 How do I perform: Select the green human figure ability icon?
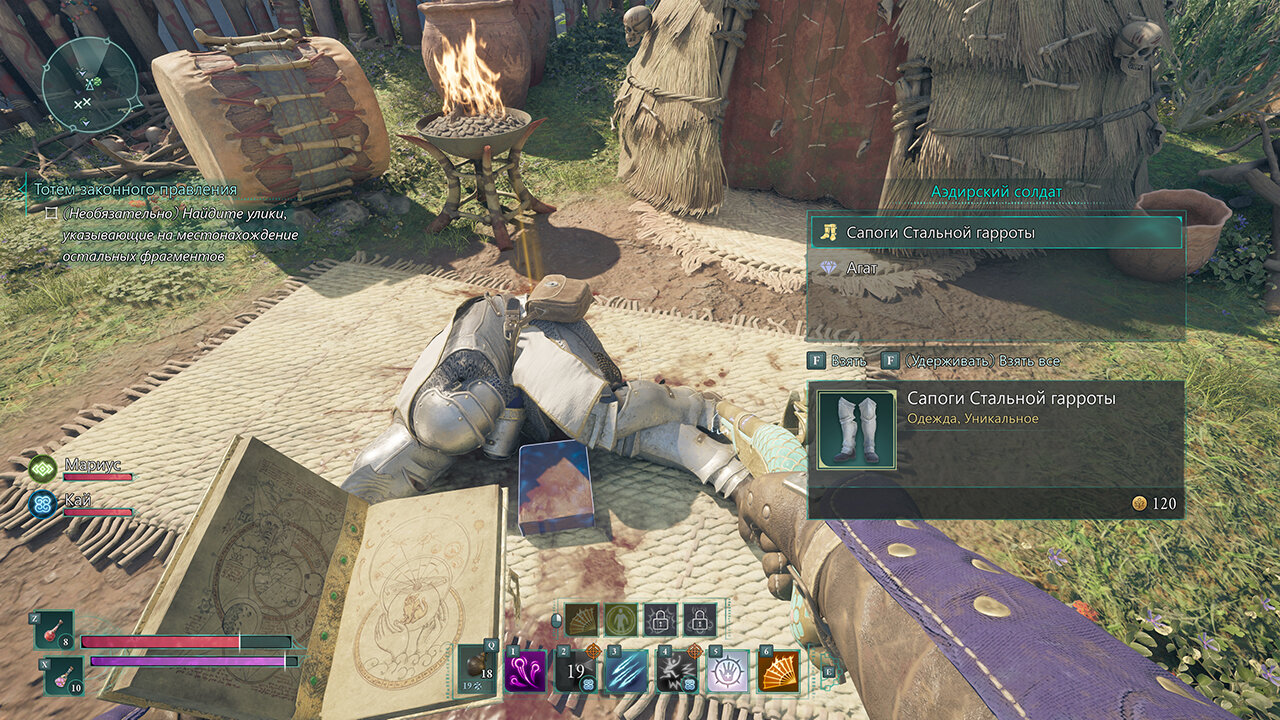point(621,620)
